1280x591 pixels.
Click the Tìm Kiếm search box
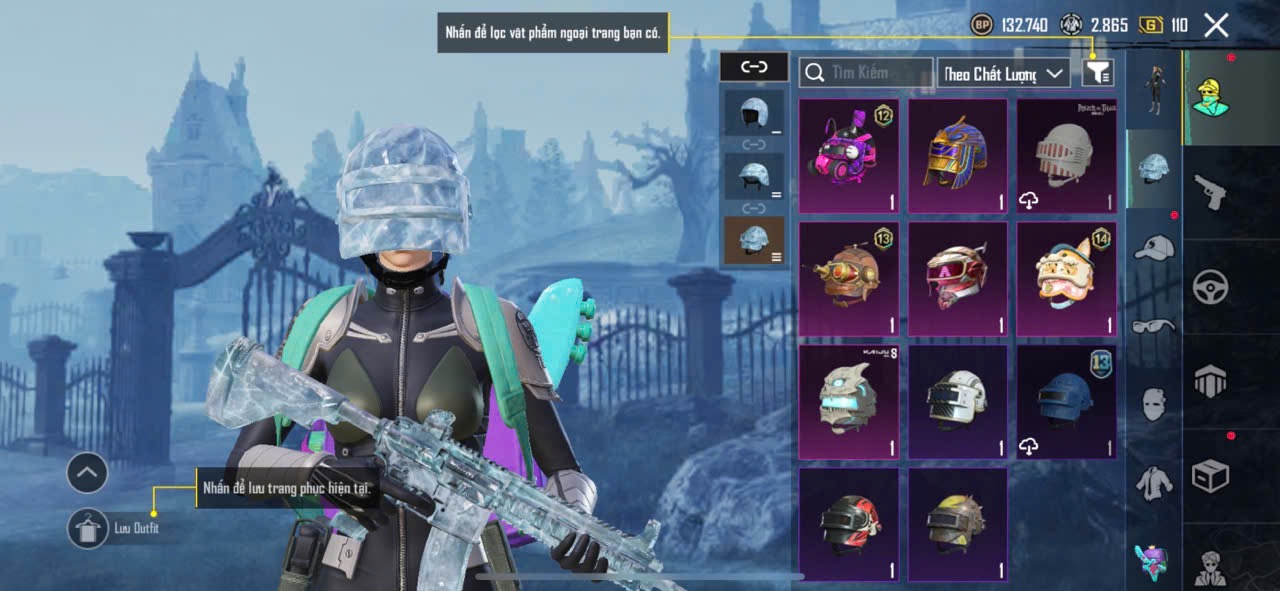(x=866, y=72)
